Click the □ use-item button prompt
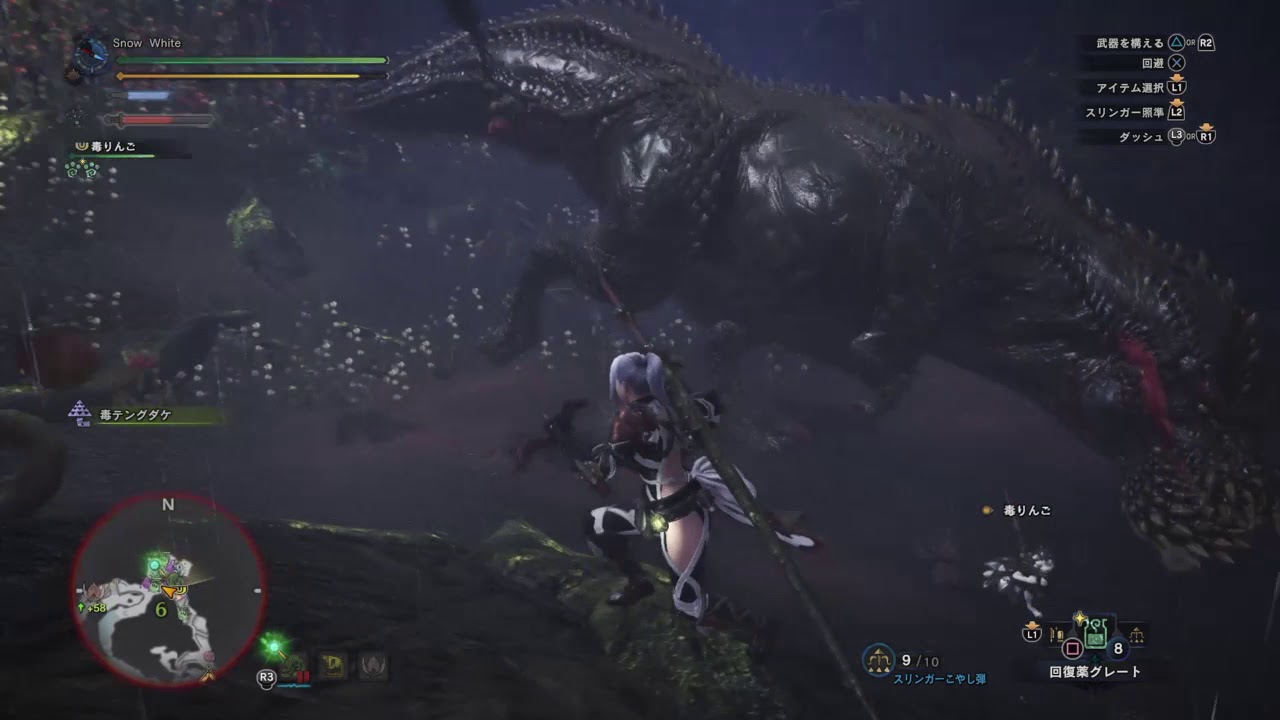Image resolution: width=1280 pixels, height=720 pixels. click(x=1074, y=646)
